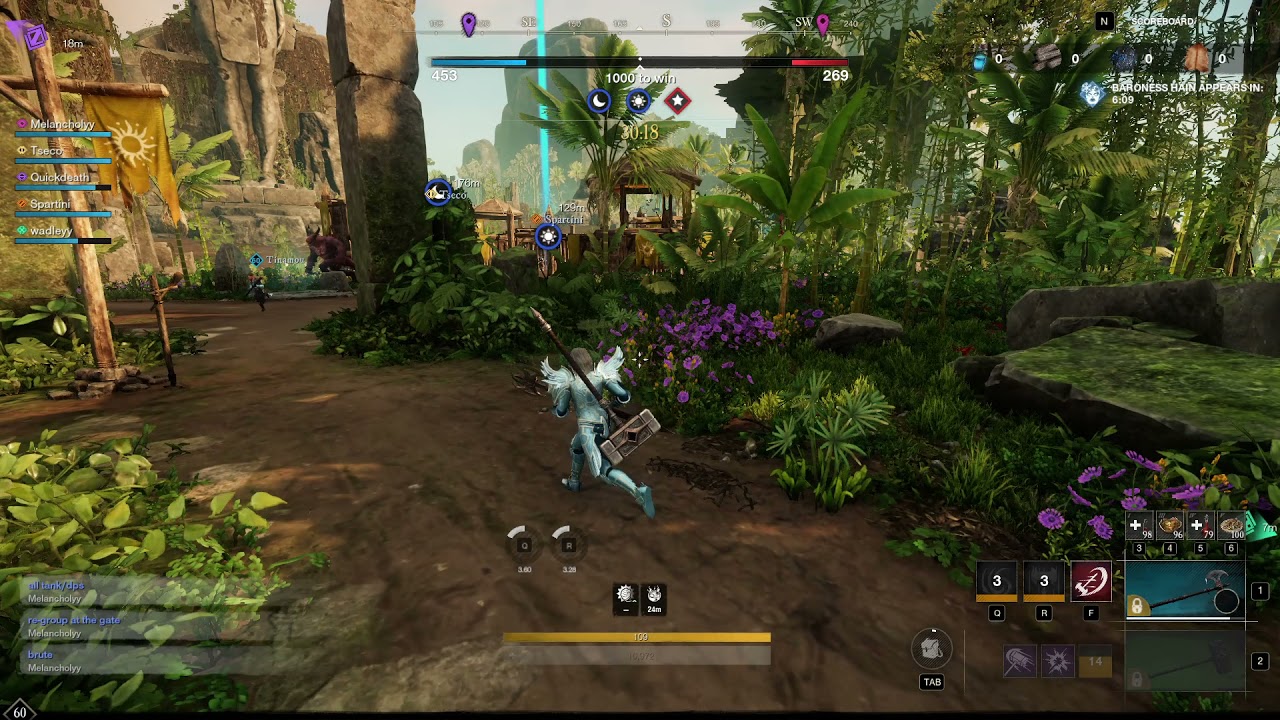
Task: Select party member Quickdeath
Action: 59,178
